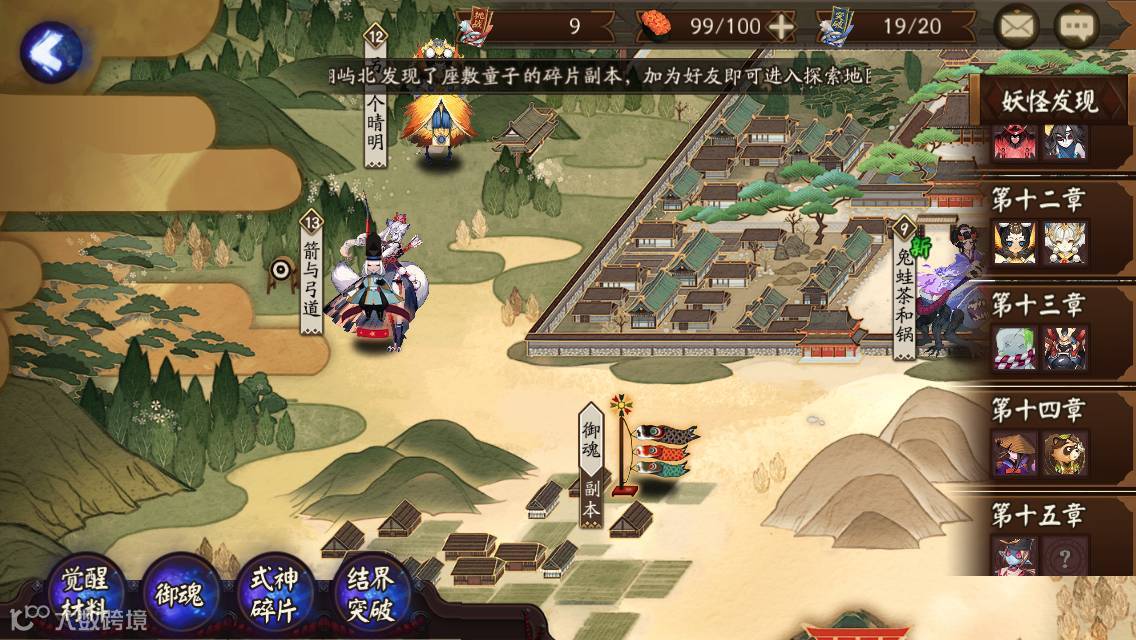This screenshot has width=1136, height=640.
Task: Select chapter 第十四章 from the list
Action: pyautogui.click(x=1040, y=437)
